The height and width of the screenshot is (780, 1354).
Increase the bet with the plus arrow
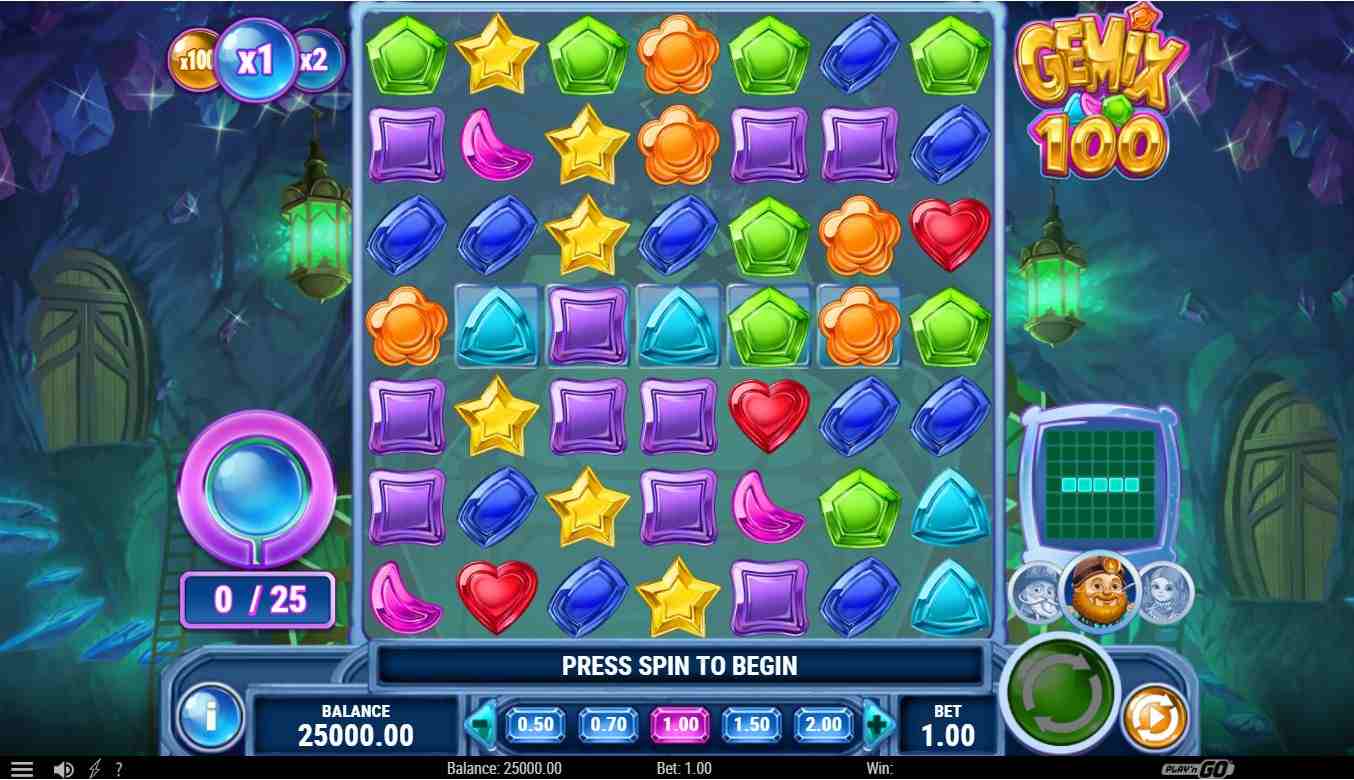click(x=877, y=725)
